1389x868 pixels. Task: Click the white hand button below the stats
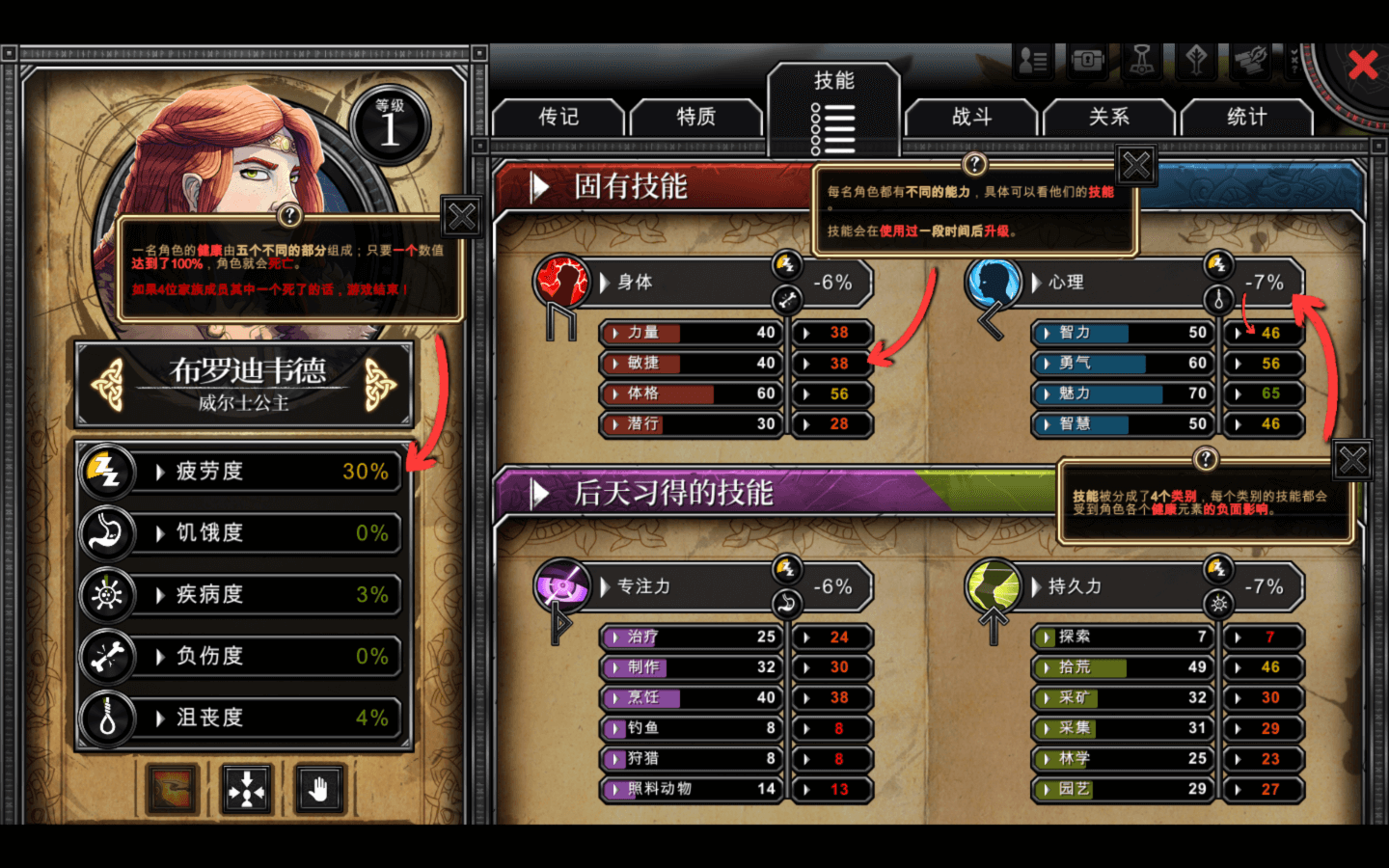(318, 791)
